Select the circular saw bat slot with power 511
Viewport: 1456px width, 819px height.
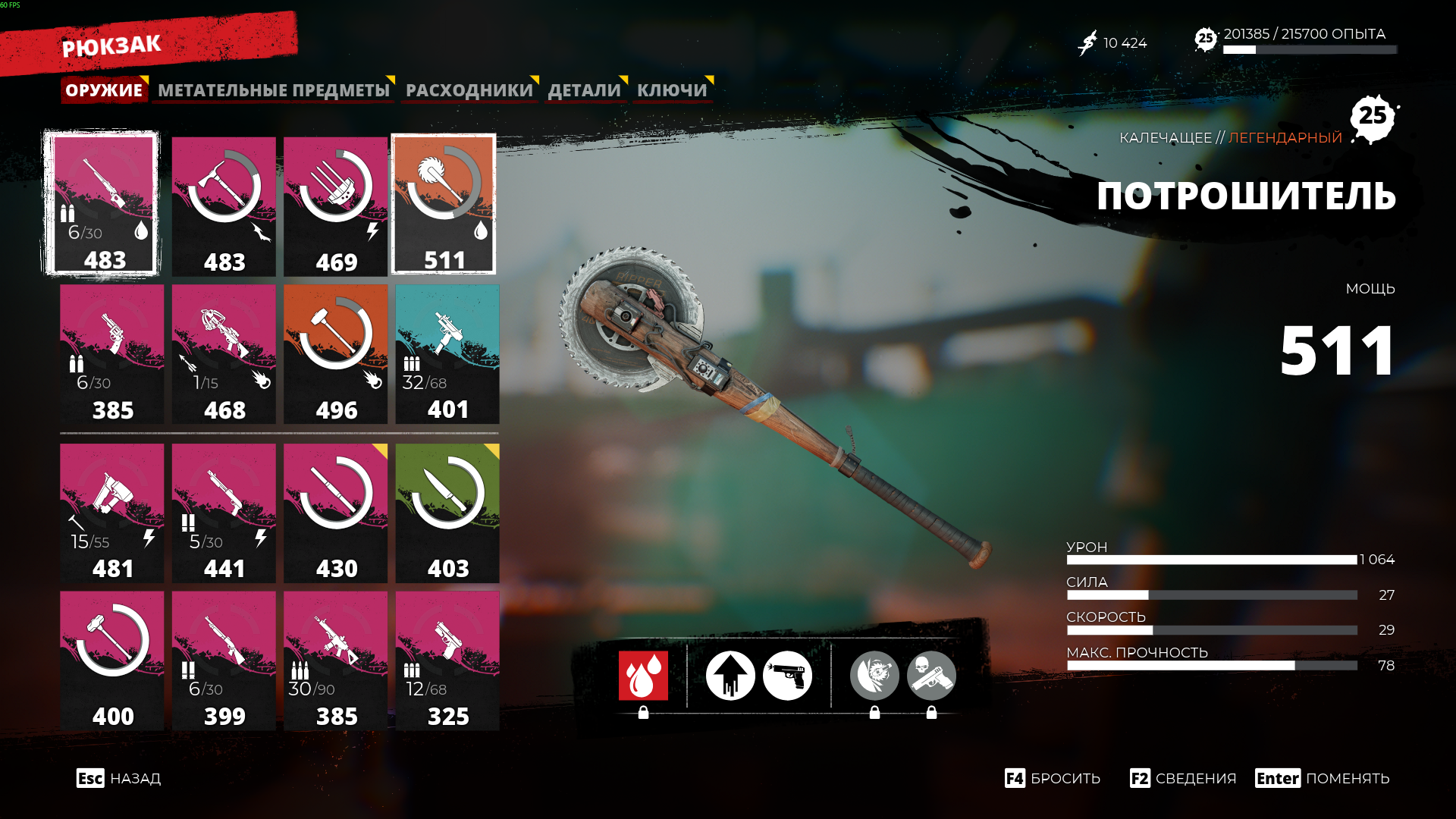[x=444, y=205]
